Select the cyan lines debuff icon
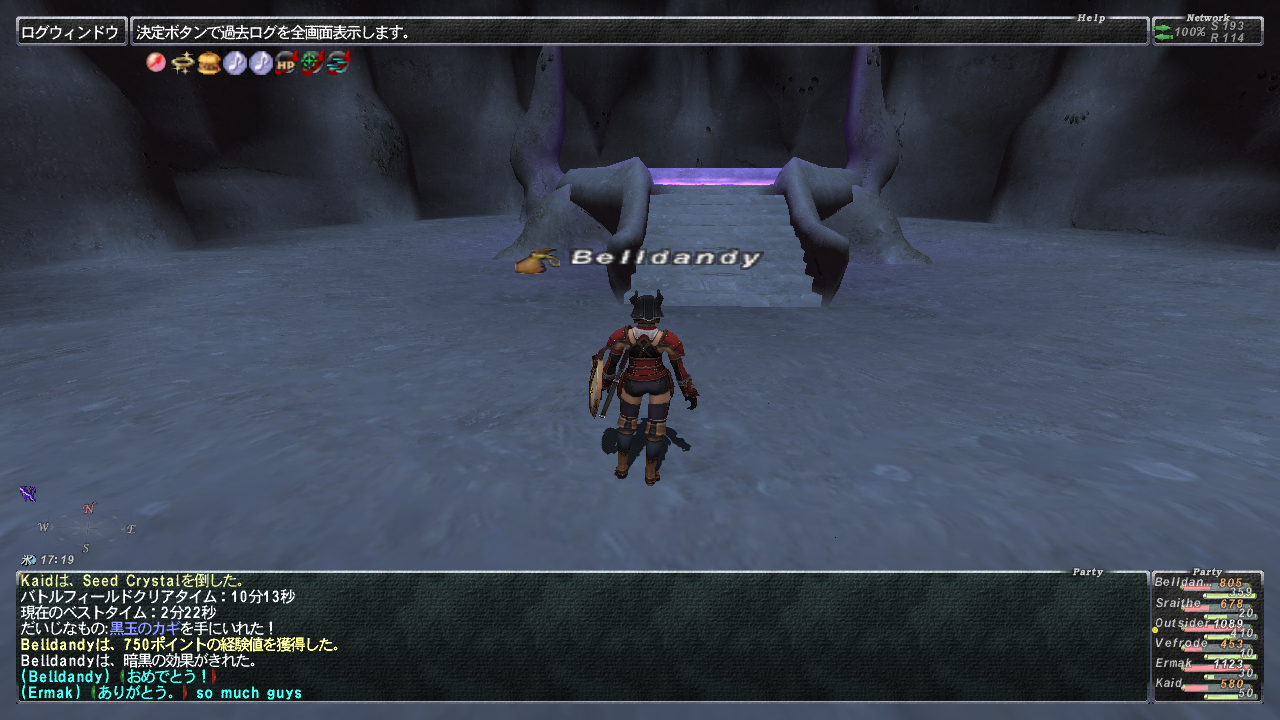1280x720 pixels. click(338, 63)
